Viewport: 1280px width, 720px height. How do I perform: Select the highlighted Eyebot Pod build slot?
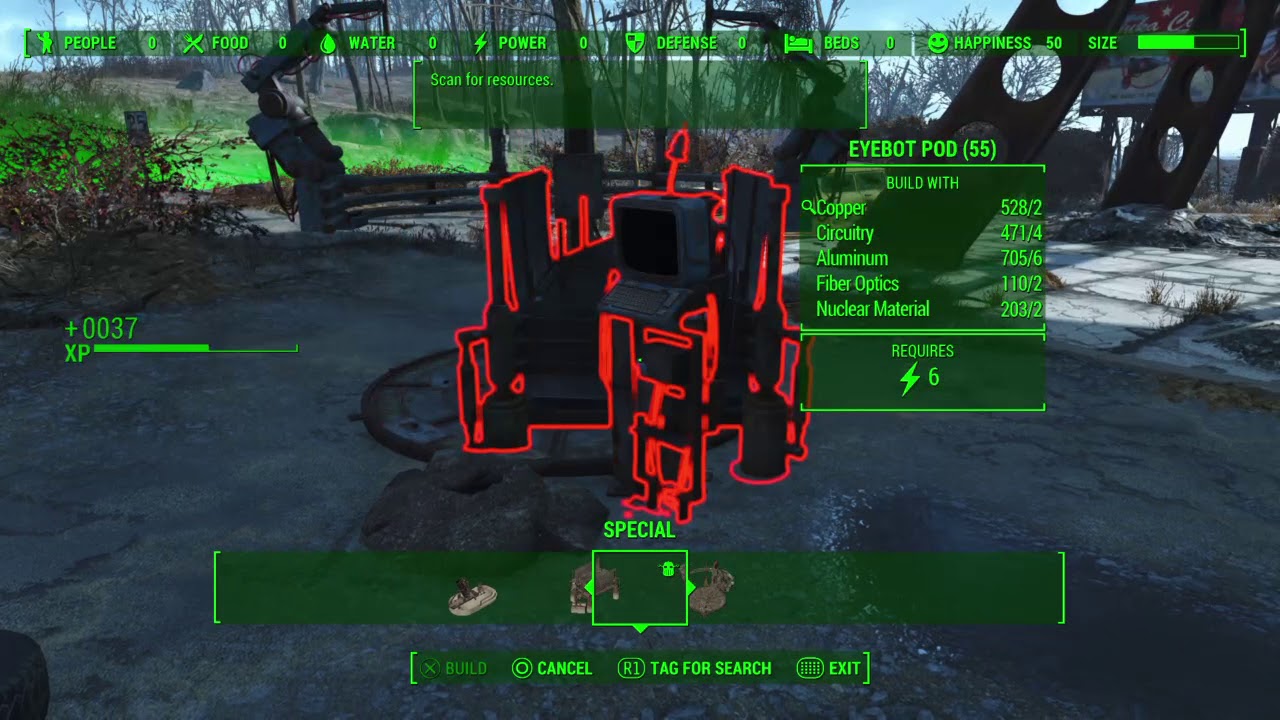(640, 588)
